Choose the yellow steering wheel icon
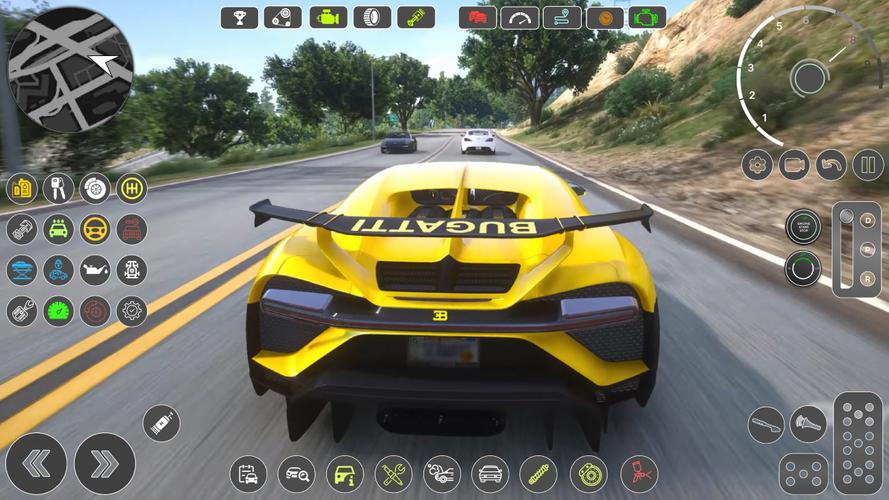889x500 pixels. (95, 229)
